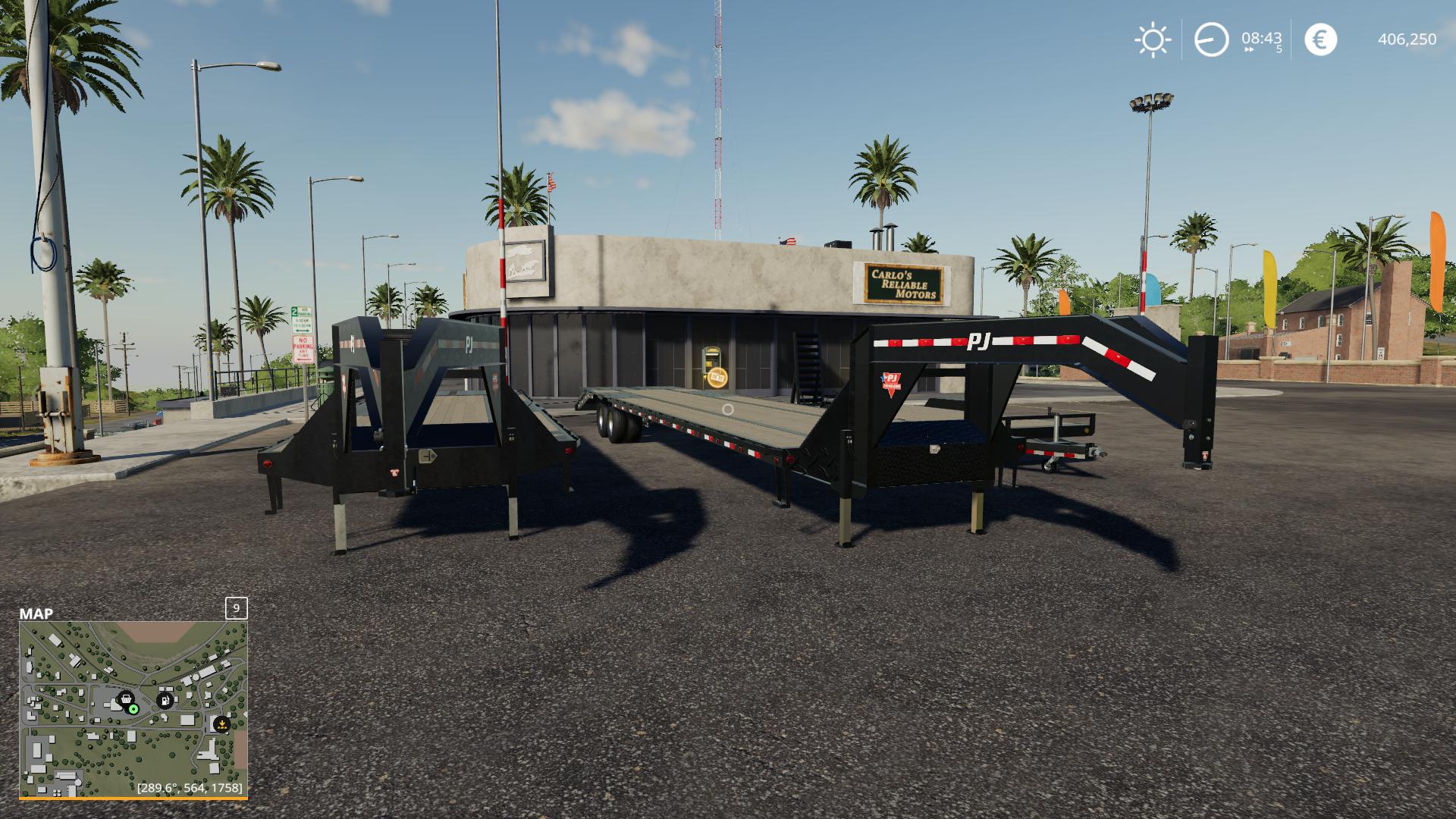Click the shop basket marker on the minimap

click(126, 698)
